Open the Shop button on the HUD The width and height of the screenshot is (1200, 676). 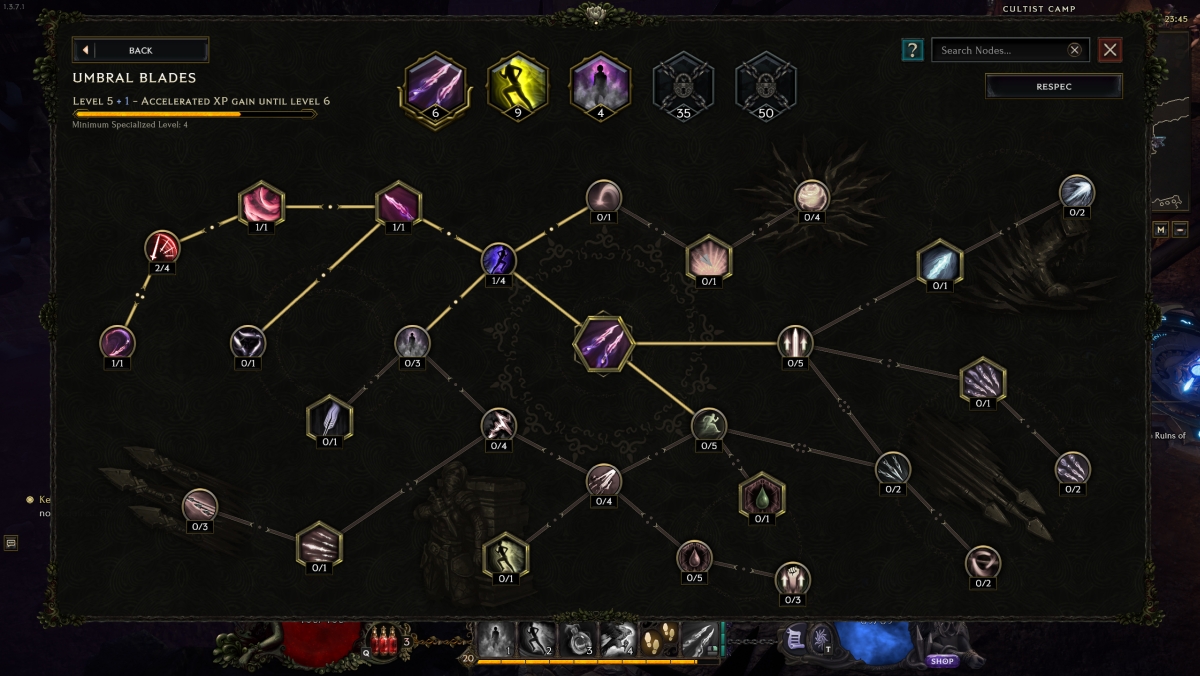941,661
